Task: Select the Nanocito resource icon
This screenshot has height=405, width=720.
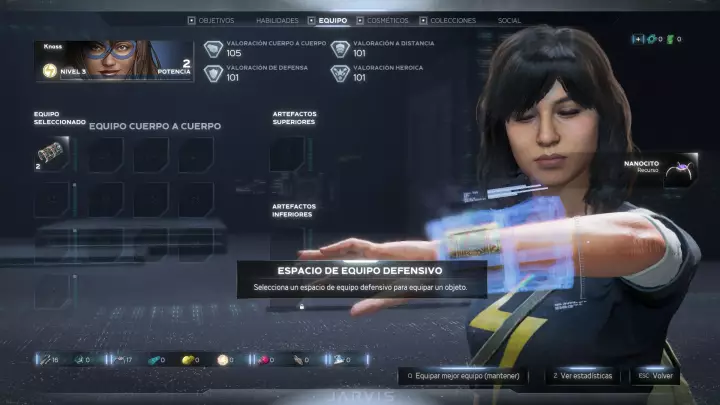Action: (682, 166)
